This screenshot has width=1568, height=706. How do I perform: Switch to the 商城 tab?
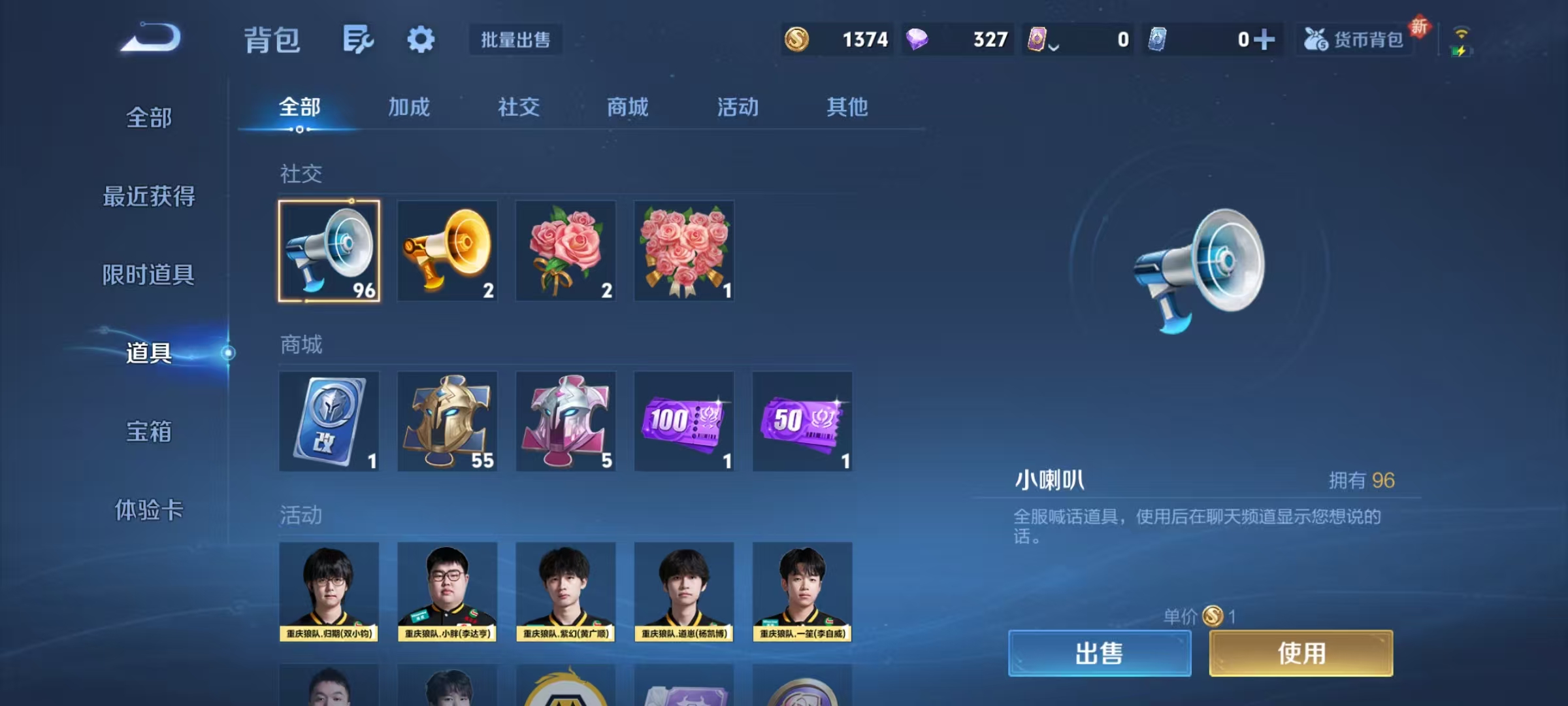627,108
